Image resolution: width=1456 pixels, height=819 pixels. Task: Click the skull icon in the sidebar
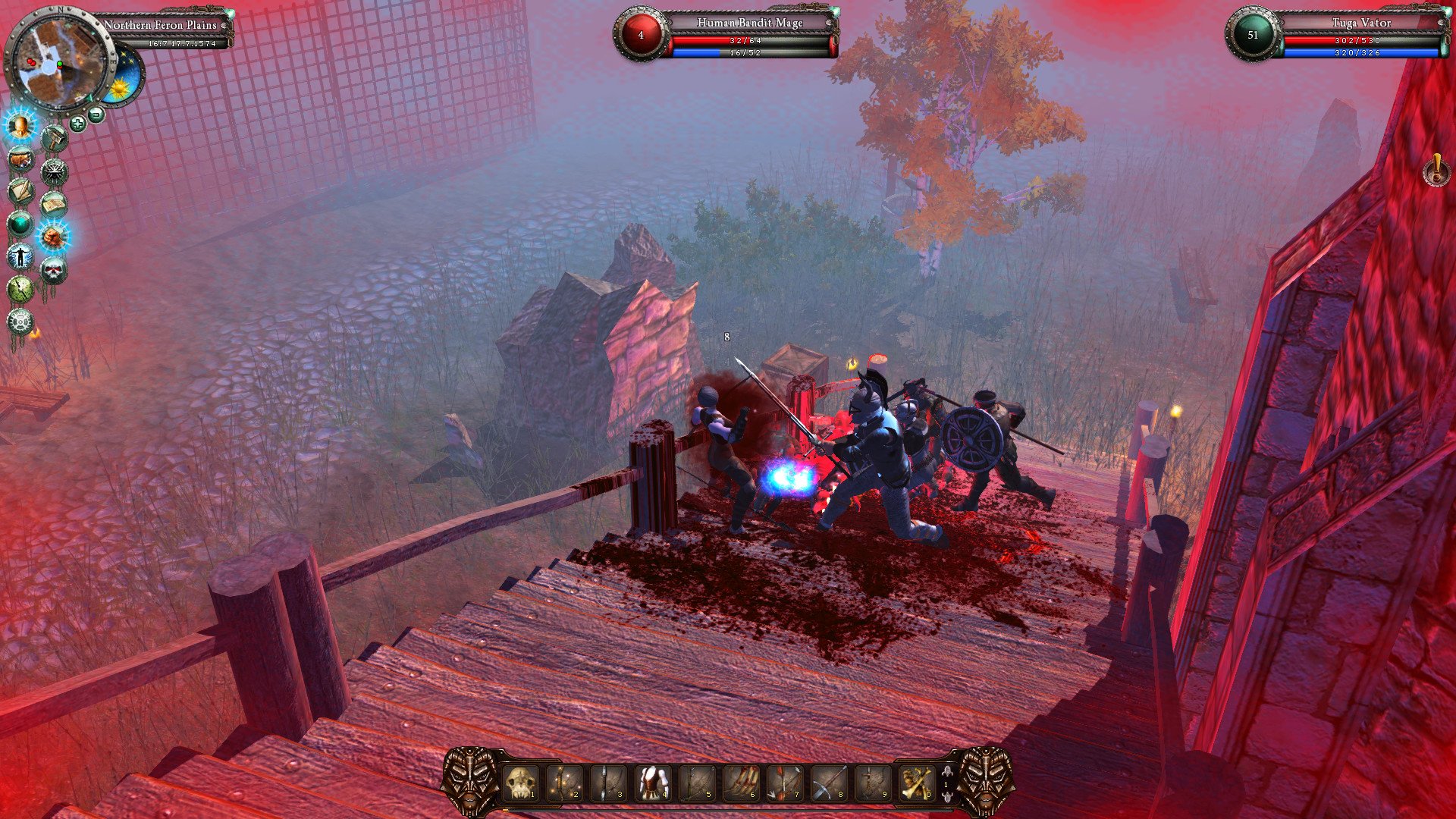click(x=53, y=269)
